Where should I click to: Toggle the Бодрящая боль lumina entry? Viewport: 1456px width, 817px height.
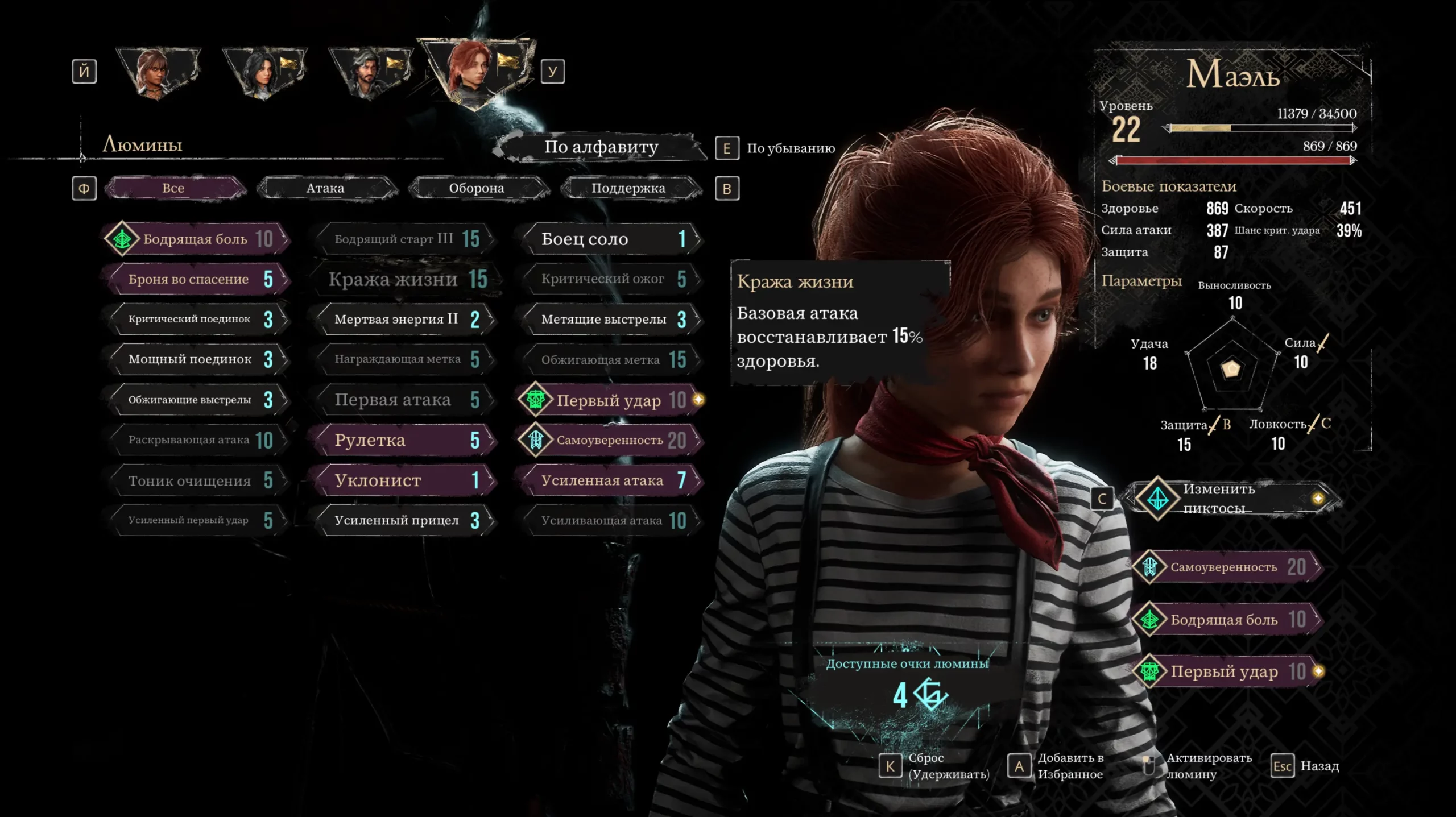(196, 239)
